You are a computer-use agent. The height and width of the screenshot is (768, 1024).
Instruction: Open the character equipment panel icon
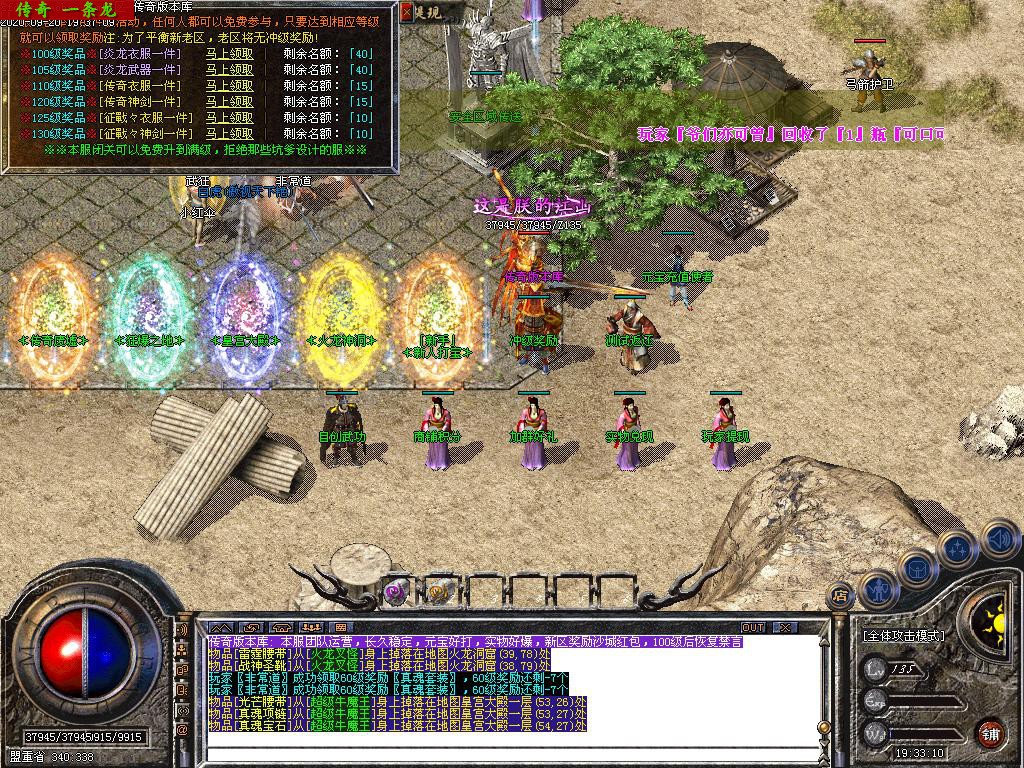pos(878,589)
